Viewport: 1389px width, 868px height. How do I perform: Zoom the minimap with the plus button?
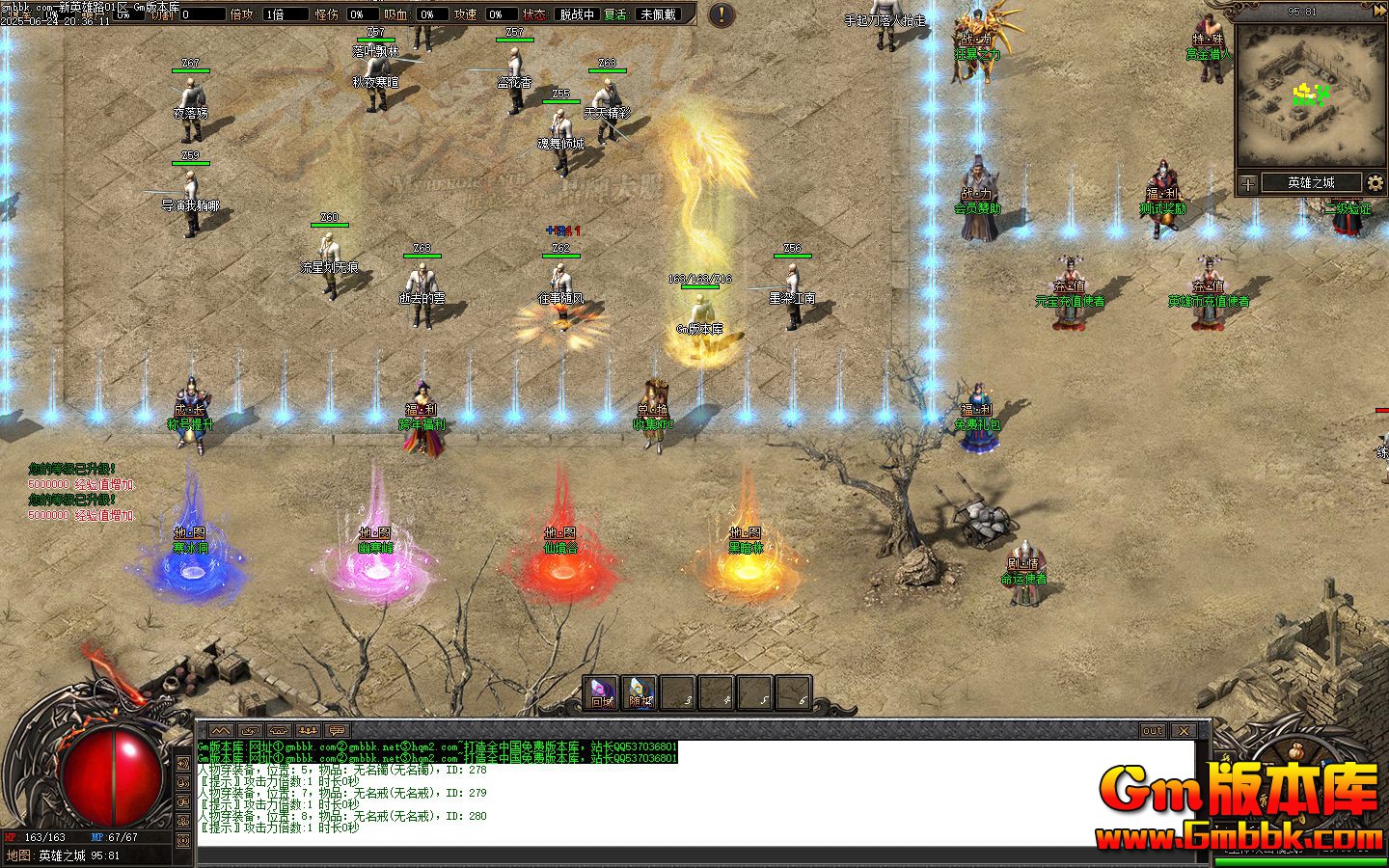(1248, 183)
